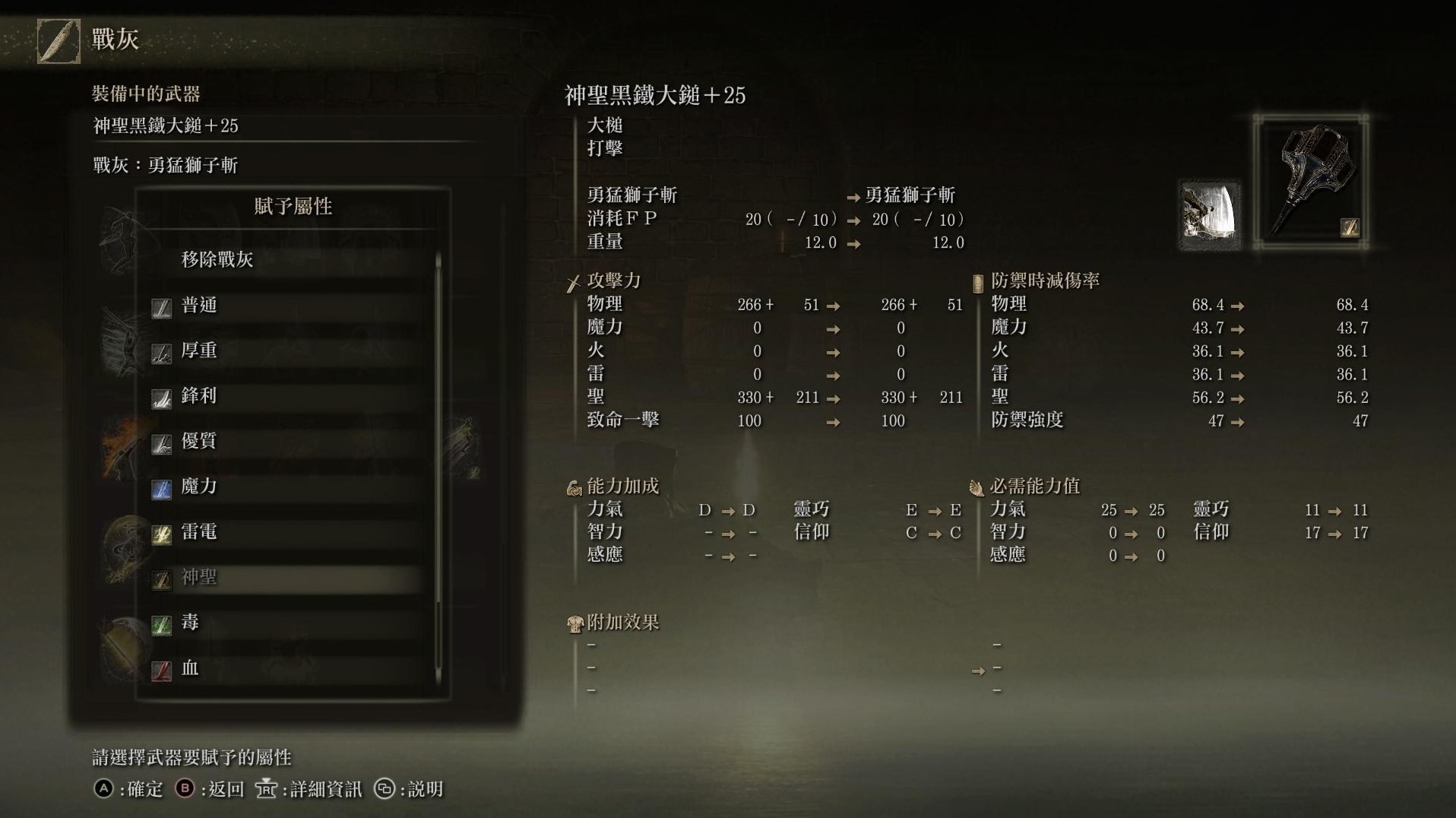Select the 厚重 (Heavy) affinity icon
Viewport: 1456px width, 818px height.
162,351
